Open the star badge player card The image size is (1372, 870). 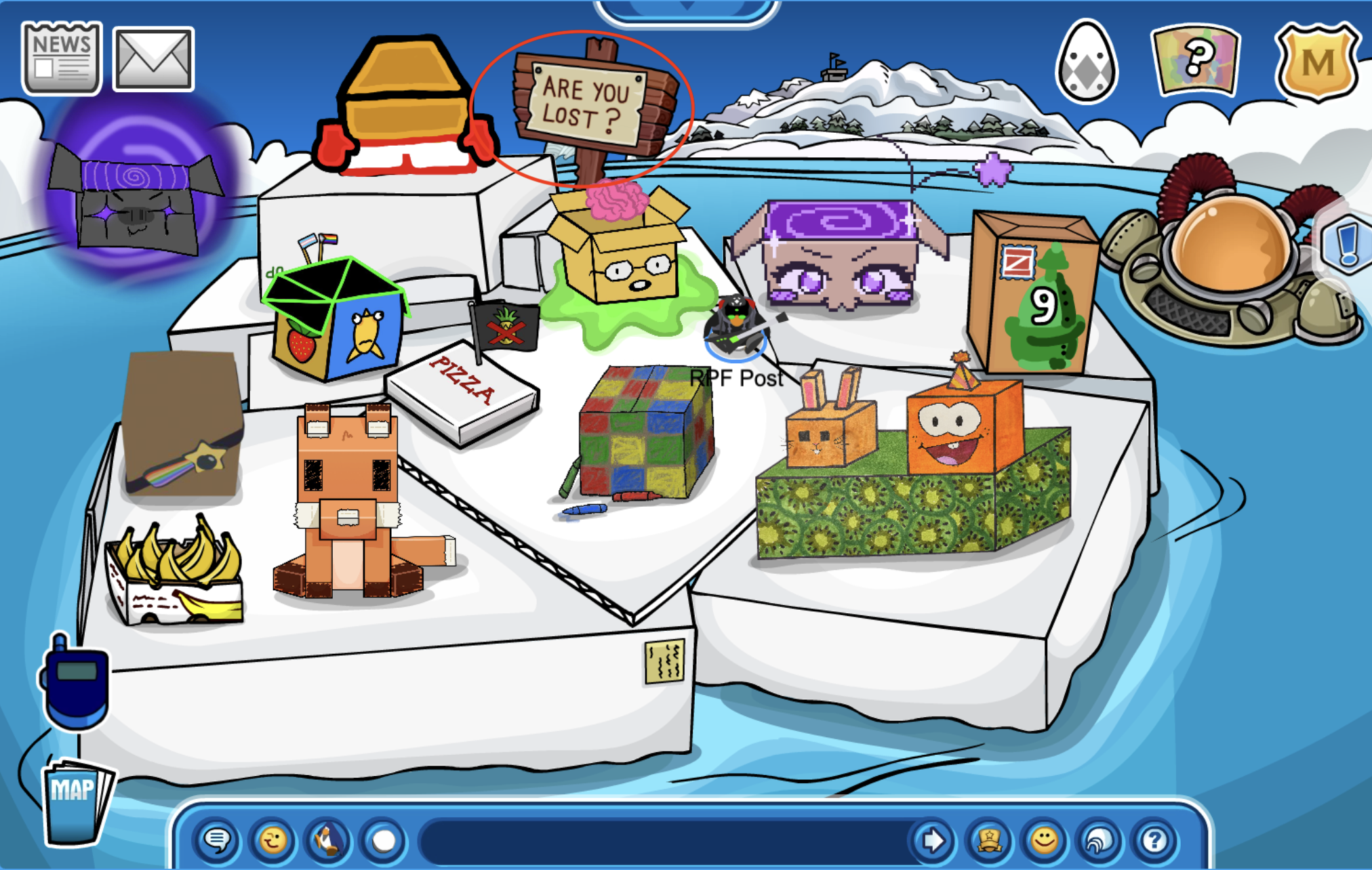989,841
